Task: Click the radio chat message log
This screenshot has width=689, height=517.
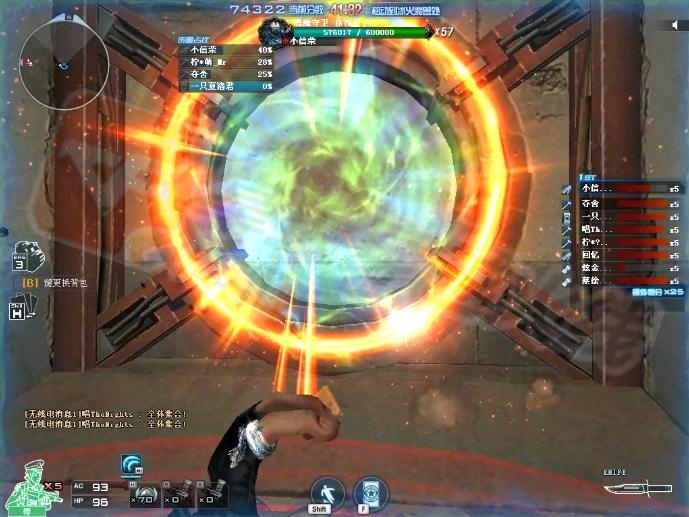Action: (106, 418)
